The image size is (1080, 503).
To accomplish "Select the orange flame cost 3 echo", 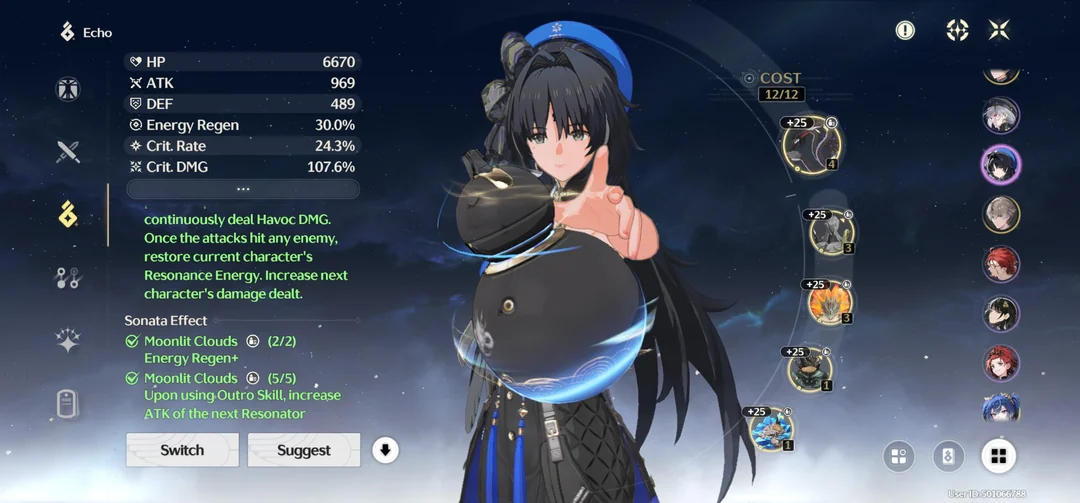I will point(830,302).
